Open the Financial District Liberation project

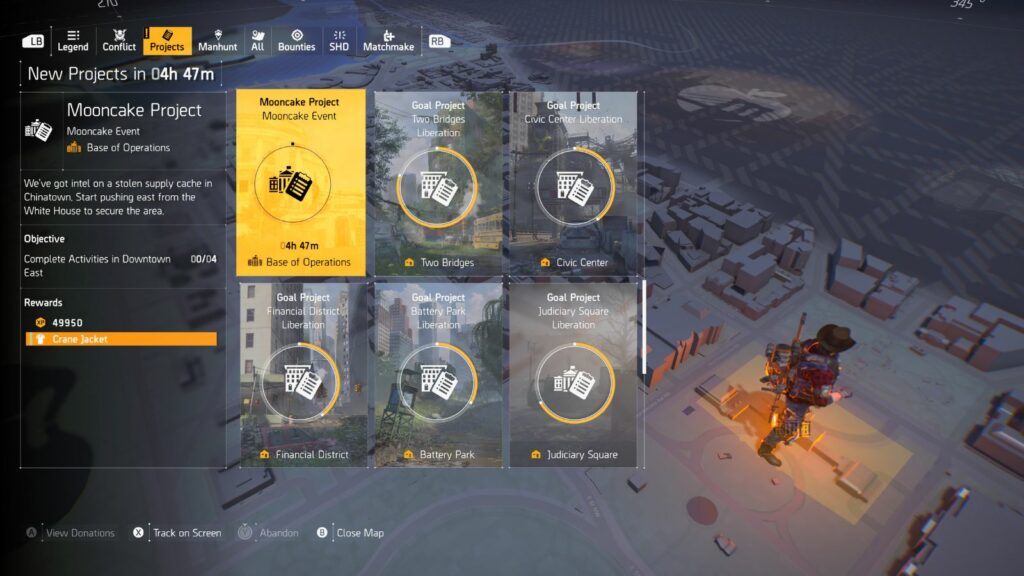pyautogui.click(x=301, y=375)
